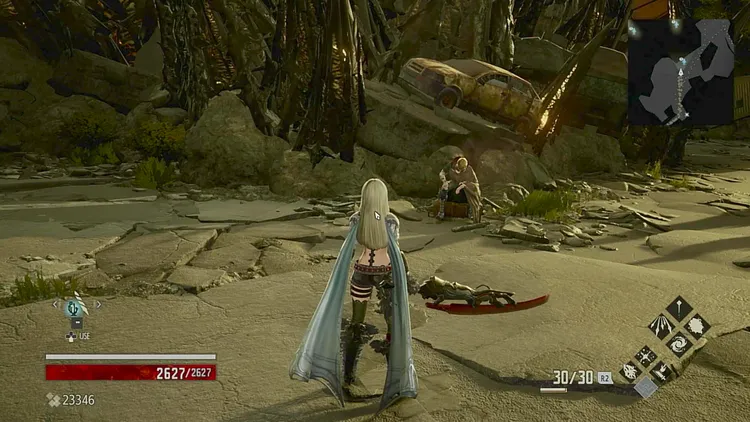The image size is (750, 422).
Task: Select the grey diamond gift slot
Action: 646,388
